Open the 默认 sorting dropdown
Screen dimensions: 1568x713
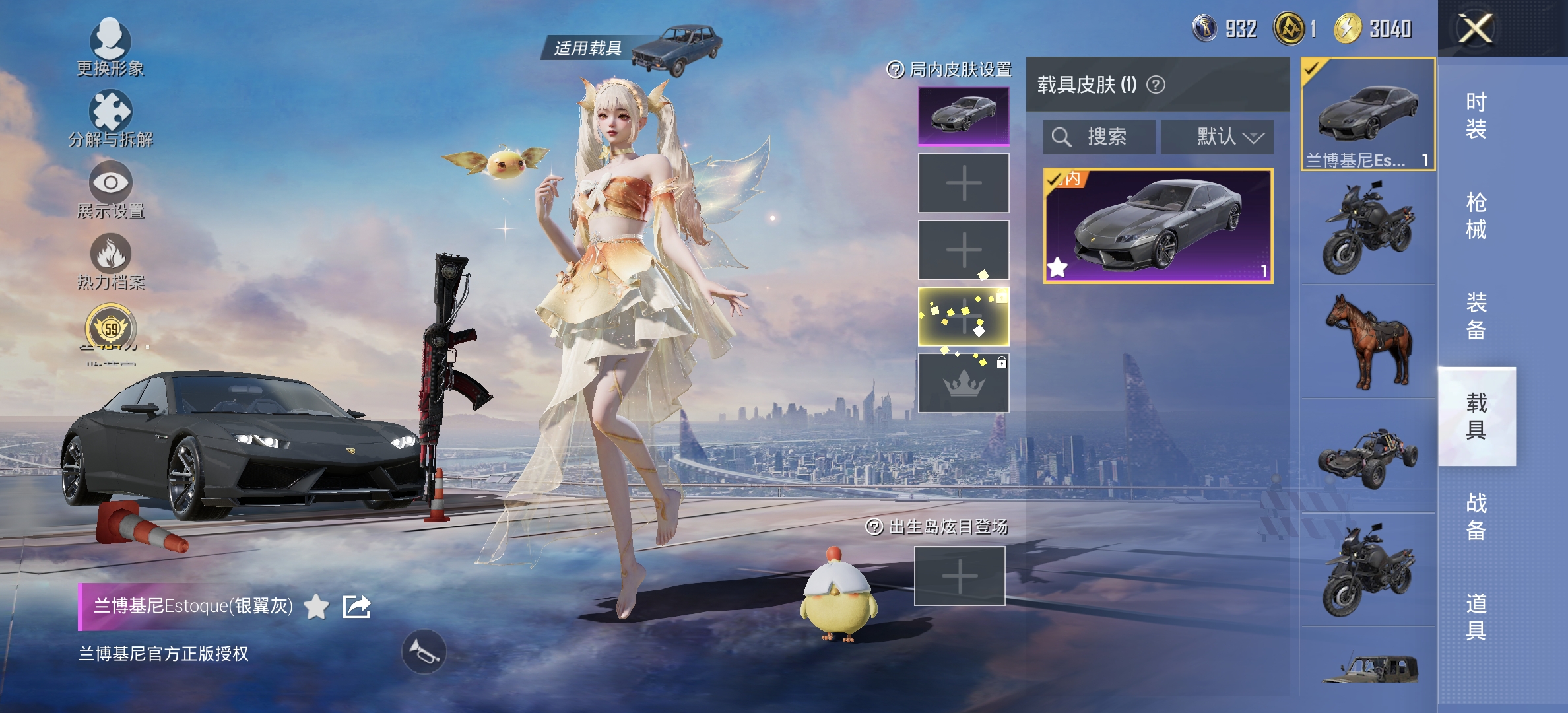click(x=1218, y=137)
